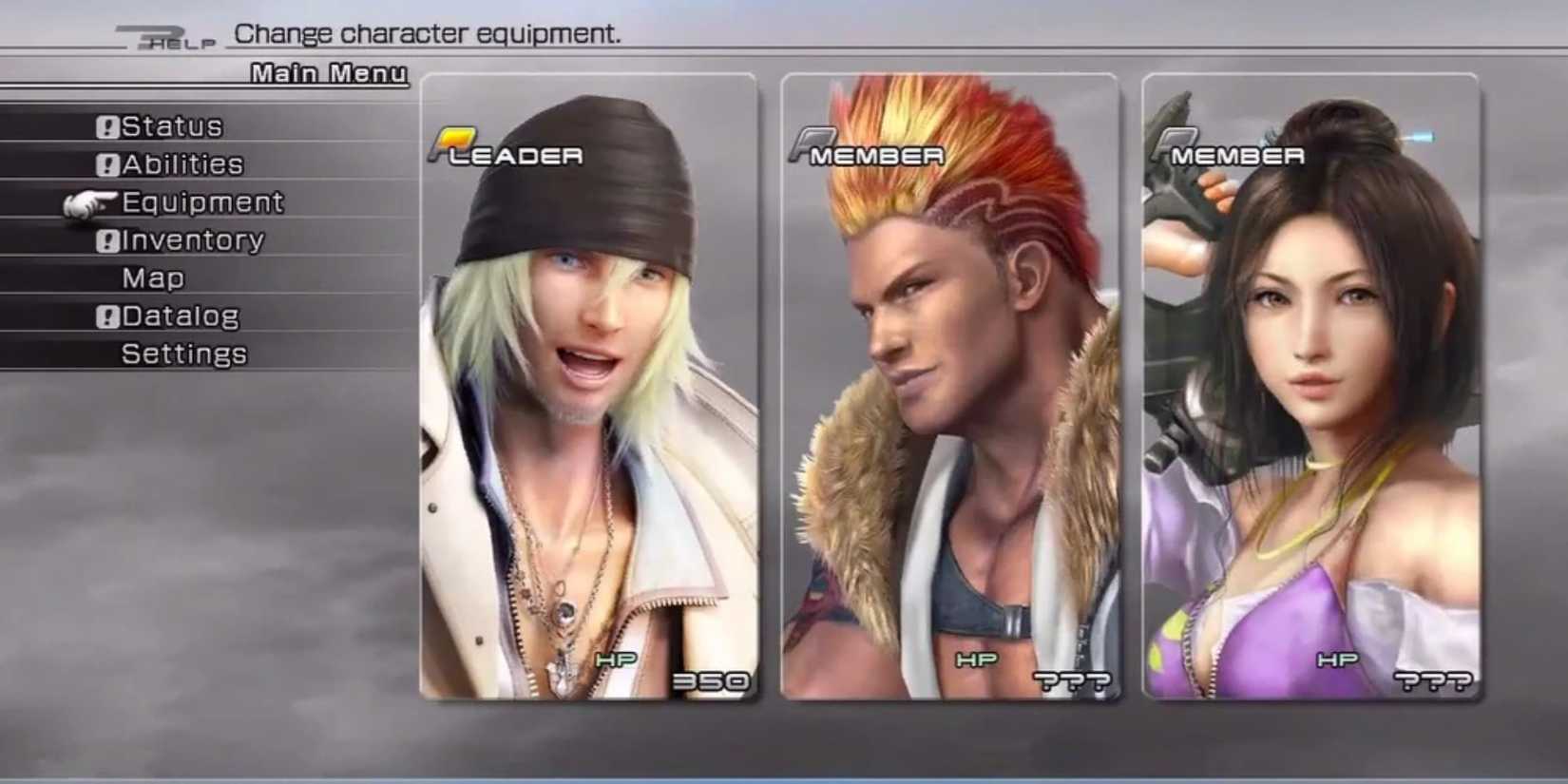Open the Status menu entry

pyautogui.click(x=174, y=125)
